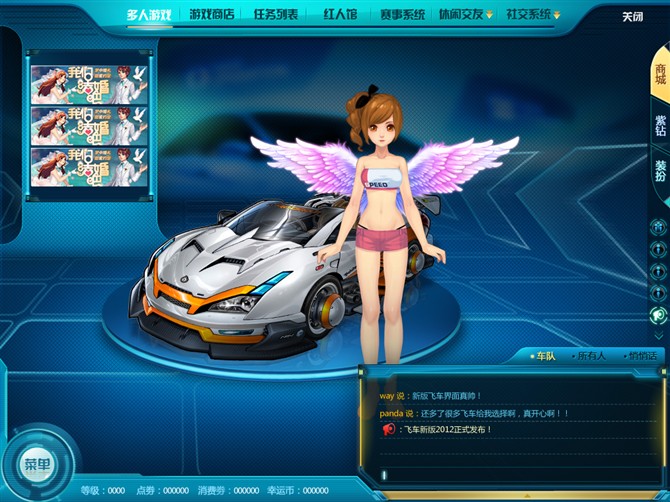Select the 车队 team chat tab

545,356
